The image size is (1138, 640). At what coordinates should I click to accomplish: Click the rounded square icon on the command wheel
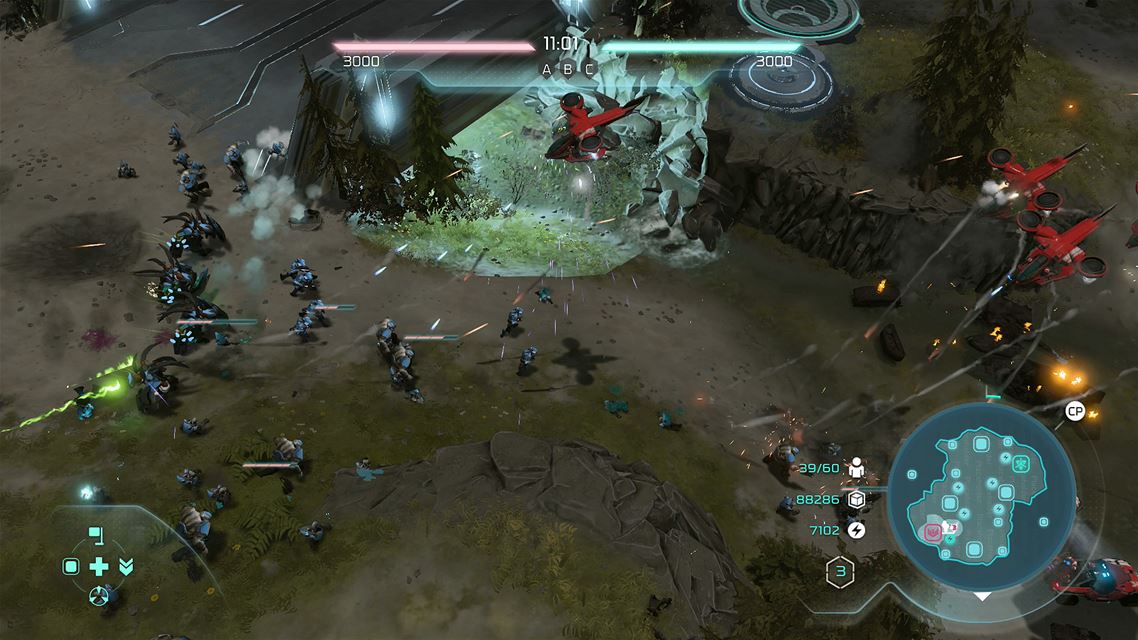71,567
